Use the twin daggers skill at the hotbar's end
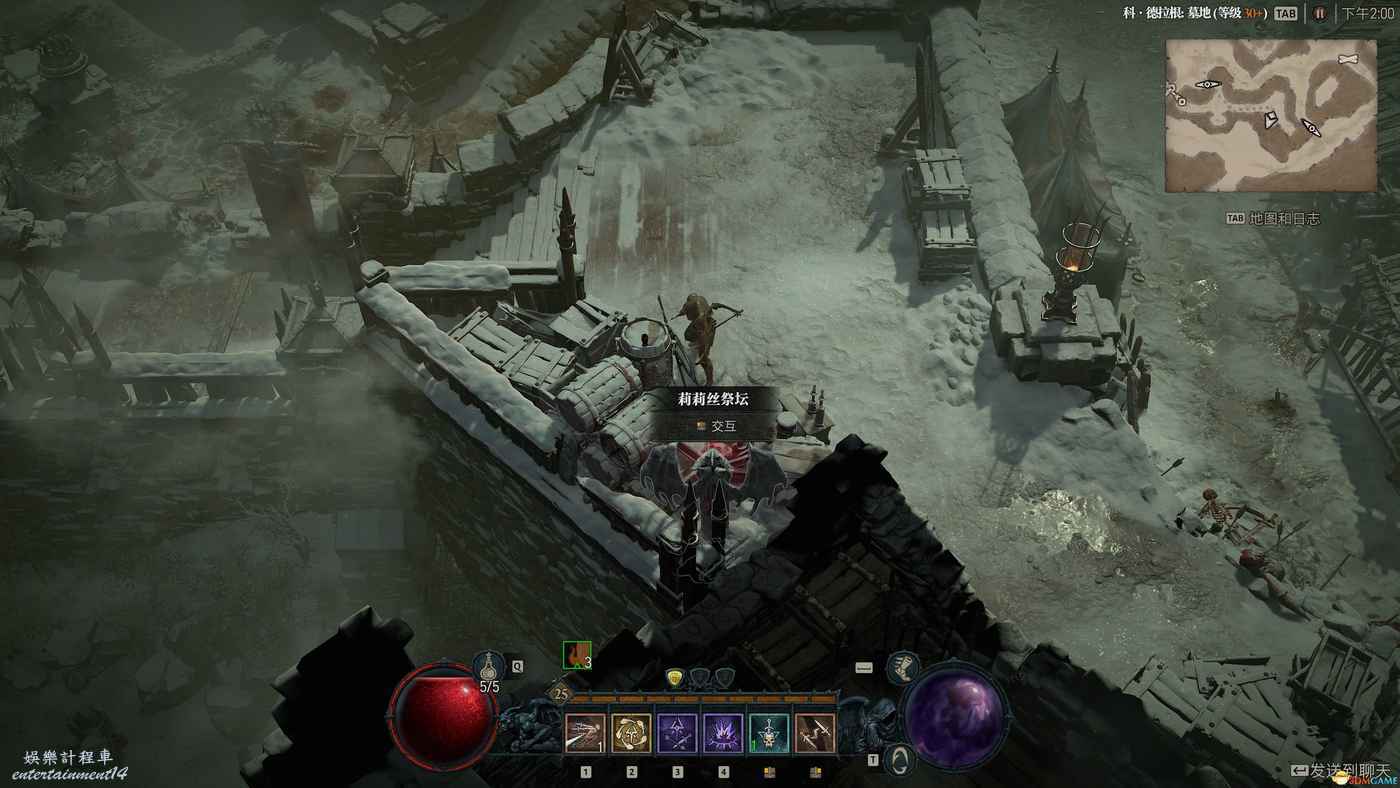The image size is (1400, 788). click(x=815, y=733)
